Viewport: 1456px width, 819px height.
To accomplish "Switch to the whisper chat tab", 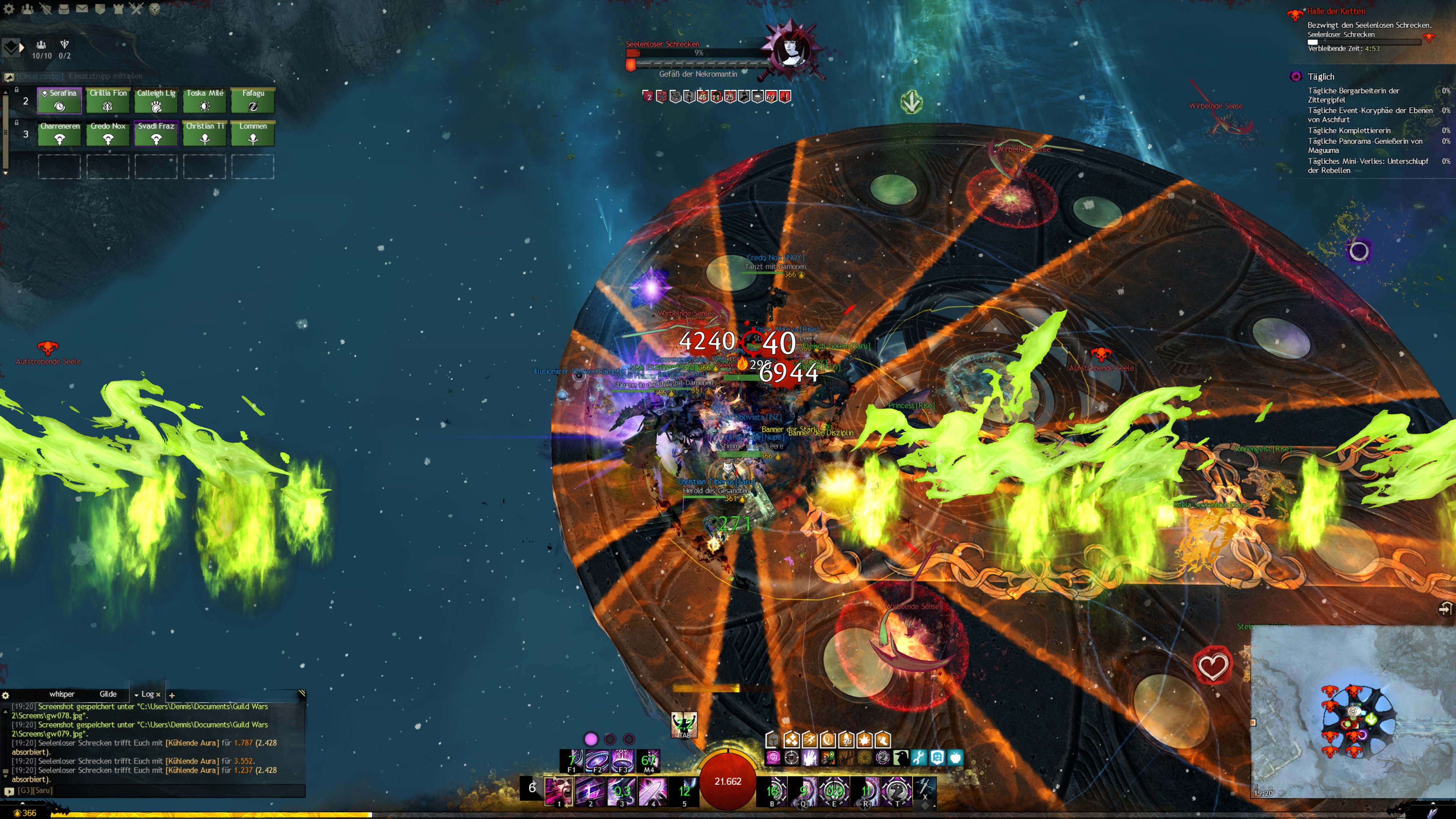I will coord(61,694).
